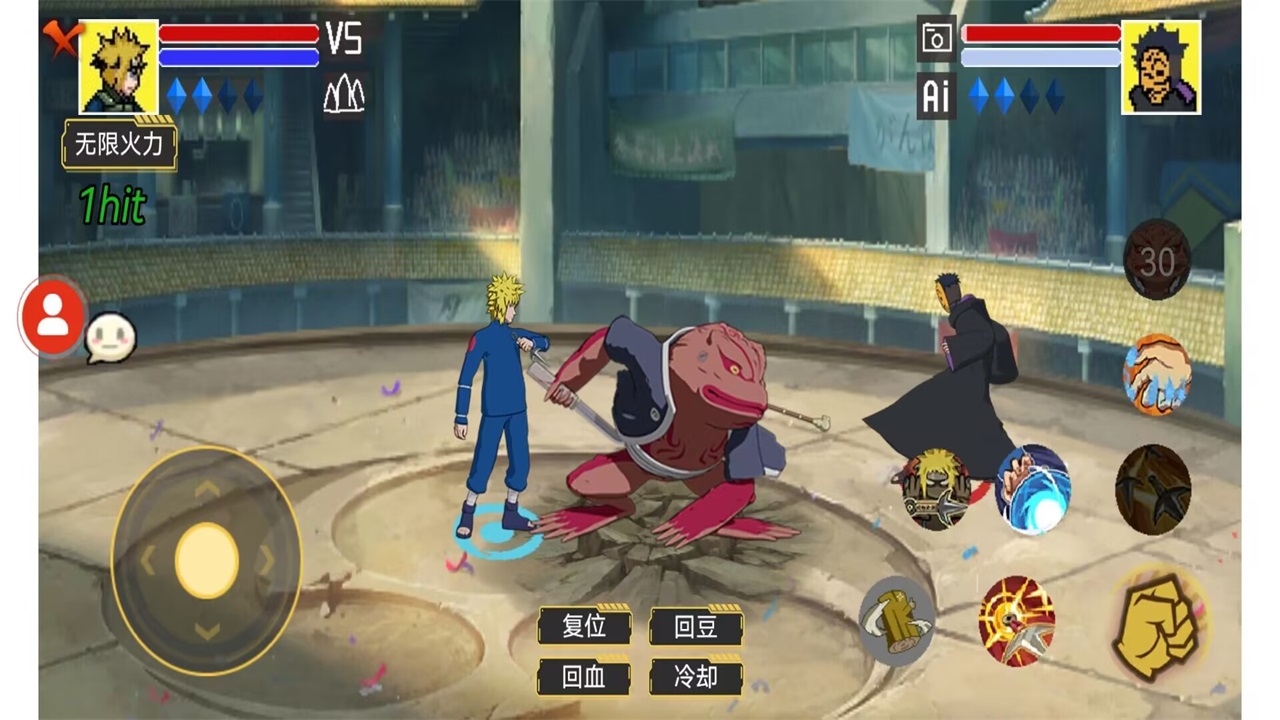
Task: Tap the 回豆 restore chakra button
Action: coord(696,626)
